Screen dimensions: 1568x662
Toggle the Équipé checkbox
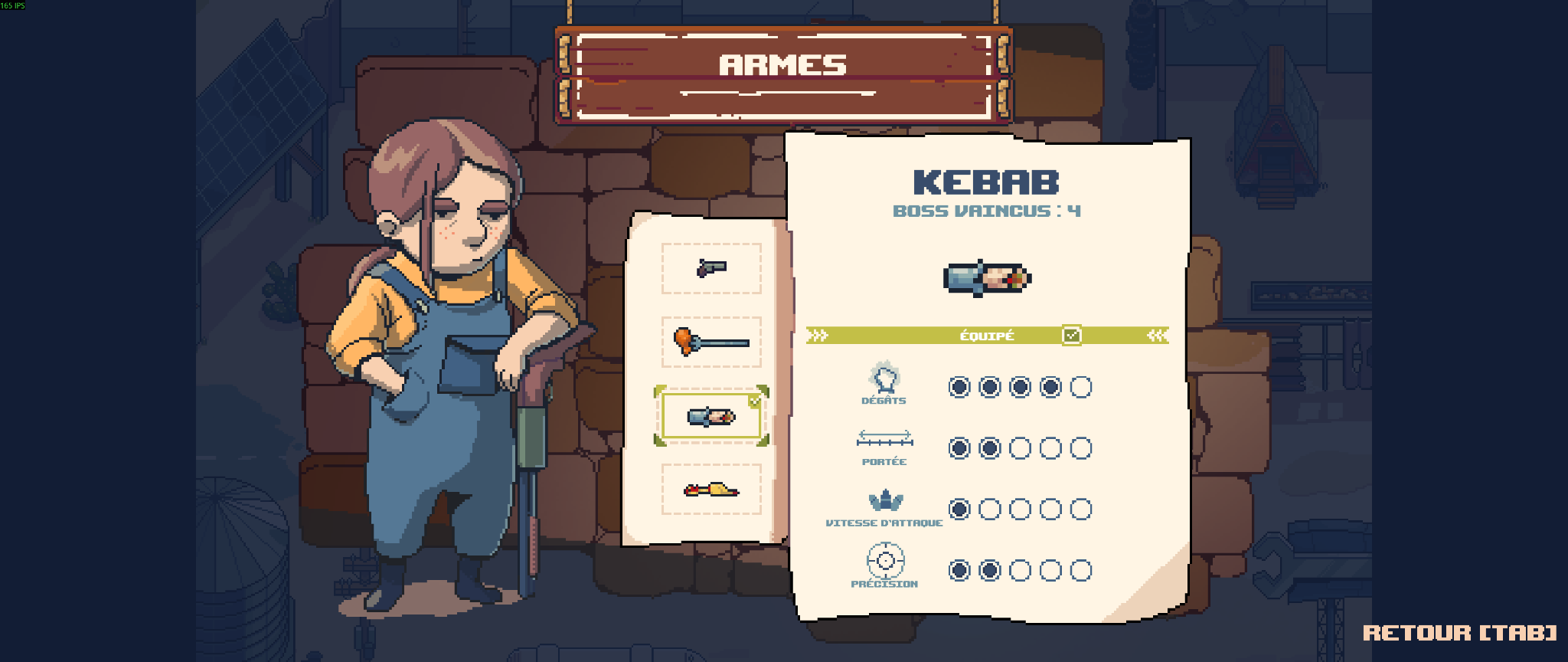tap(1071, 336)
